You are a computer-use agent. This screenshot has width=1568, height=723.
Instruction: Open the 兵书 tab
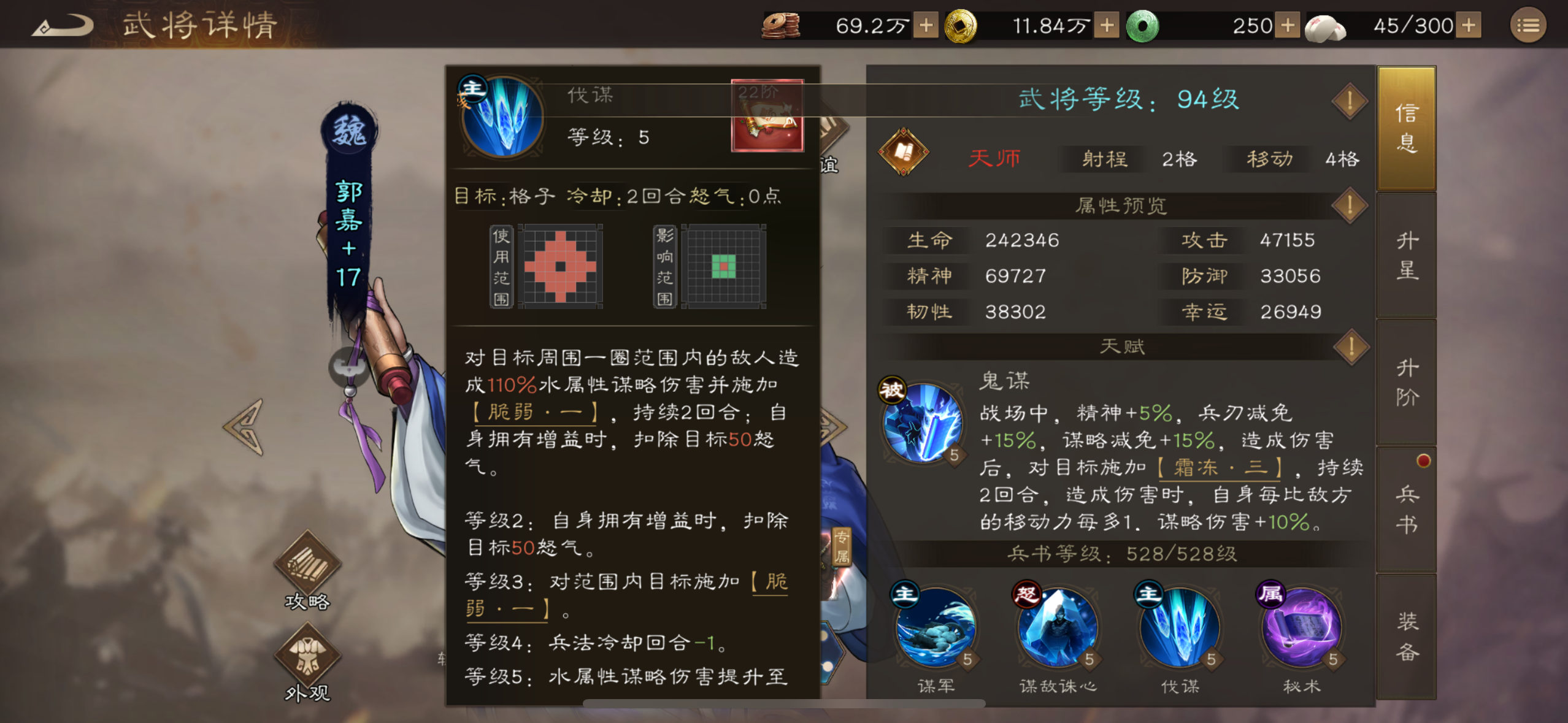(1407, 509)
